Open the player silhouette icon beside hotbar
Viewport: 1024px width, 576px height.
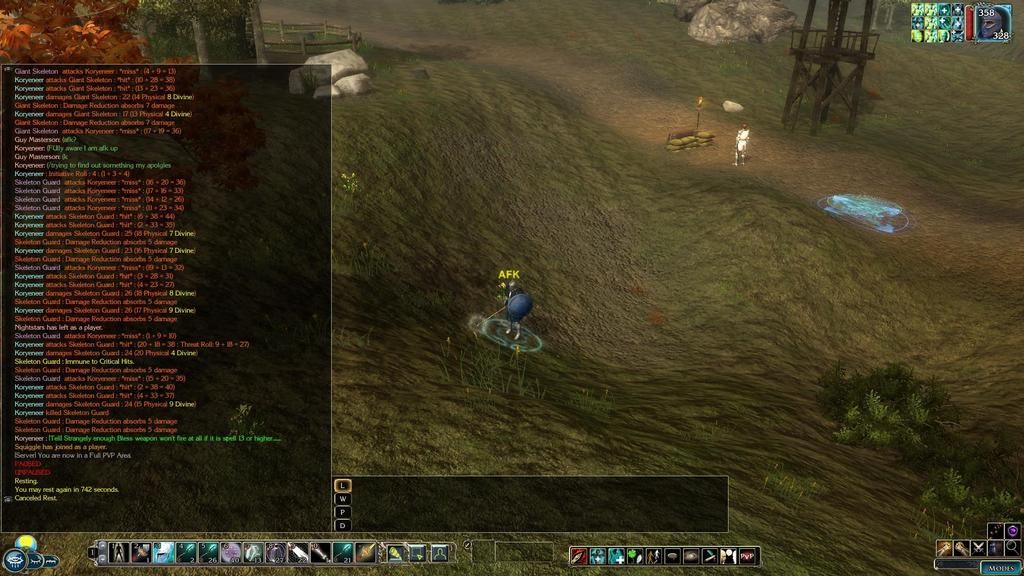[x=439, y=552]
